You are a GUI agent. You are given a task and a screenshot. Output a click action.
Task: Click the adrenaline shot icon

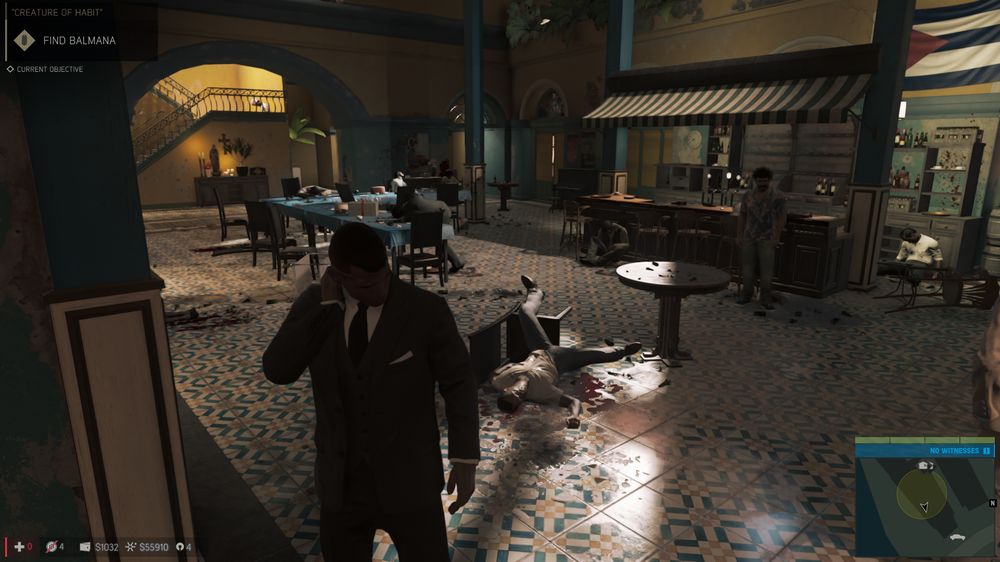pyautogui.click(x=52, y=547)
